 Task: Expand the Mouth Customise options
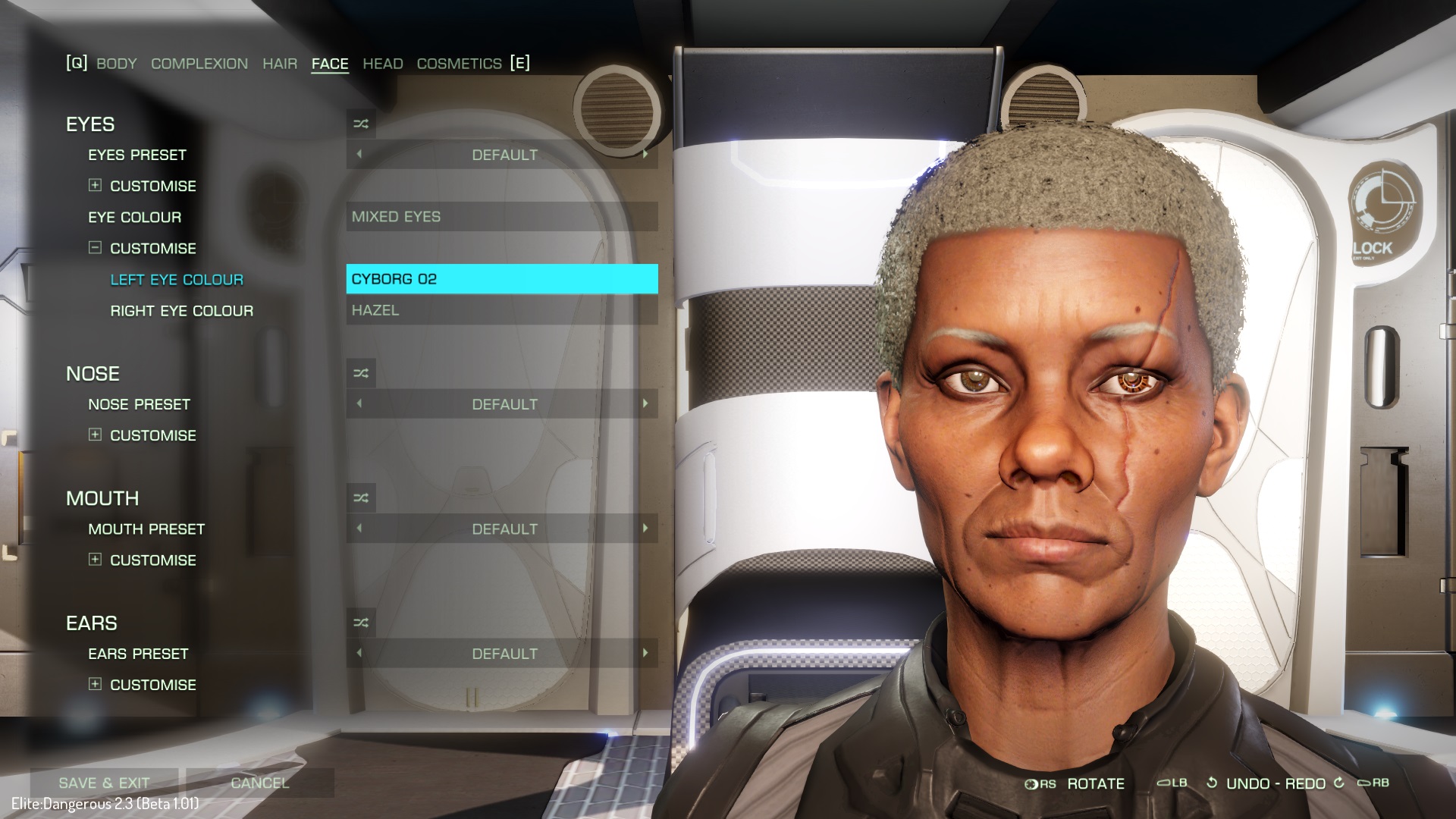coord(96,560)
